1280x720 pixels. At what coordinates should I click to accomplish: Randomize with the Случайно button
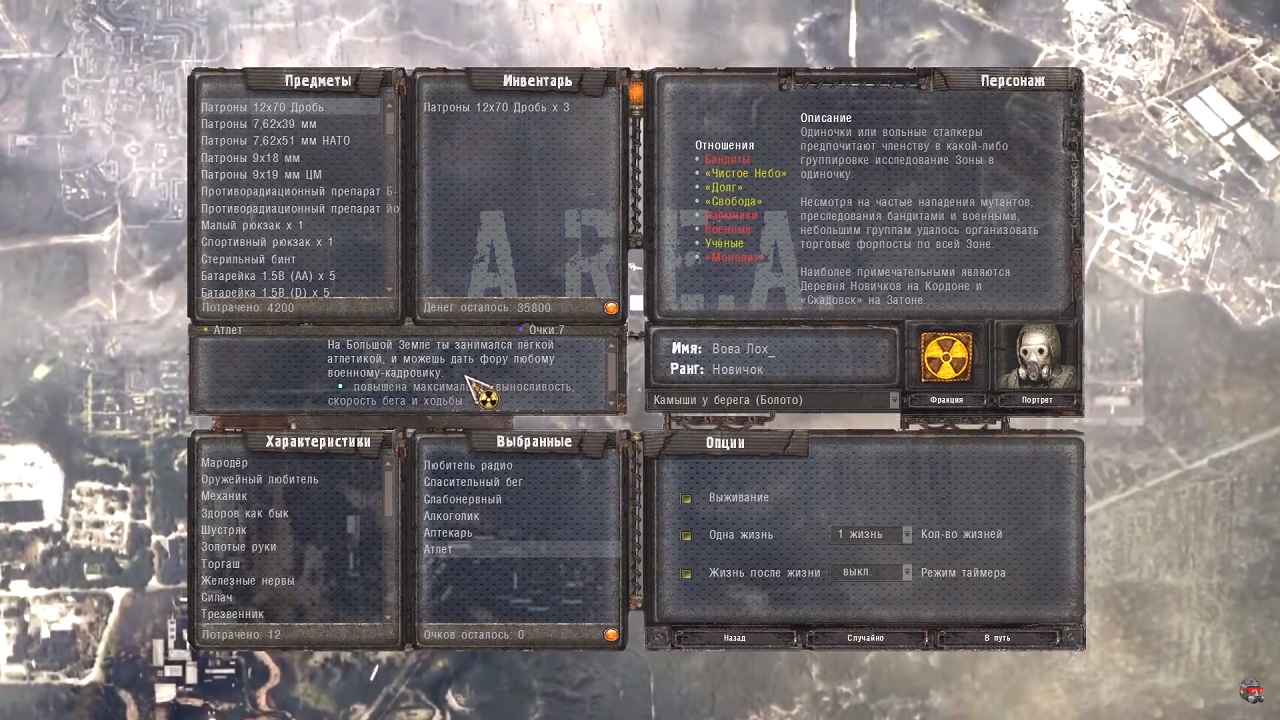tap(865, 637)
